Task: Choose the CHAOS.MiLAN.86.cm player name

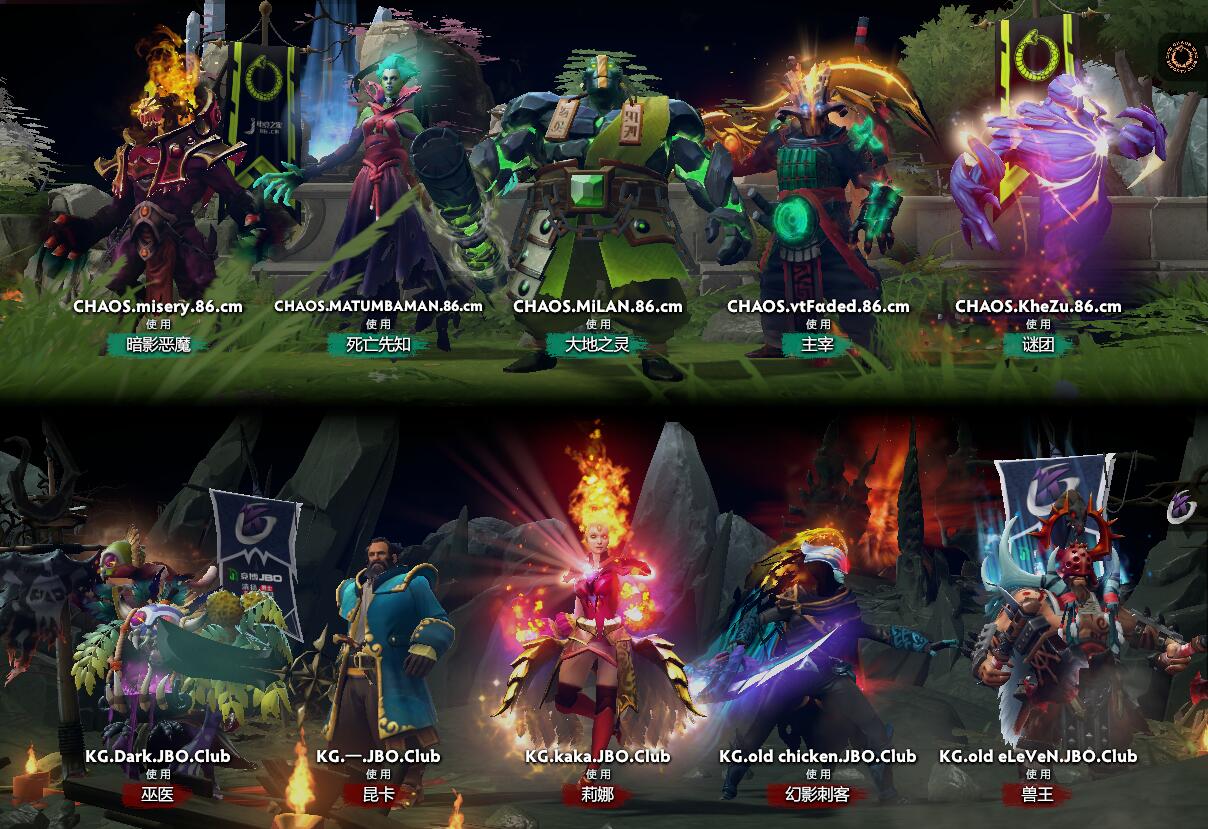Action: [x=598, y=306]
